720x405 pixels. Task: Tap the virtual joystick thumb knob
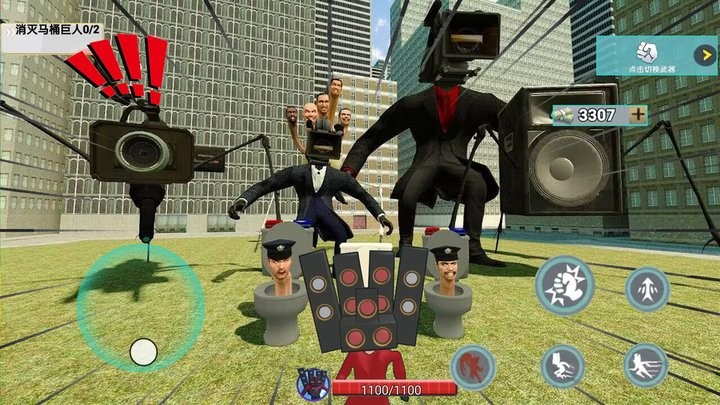(144, 351)
